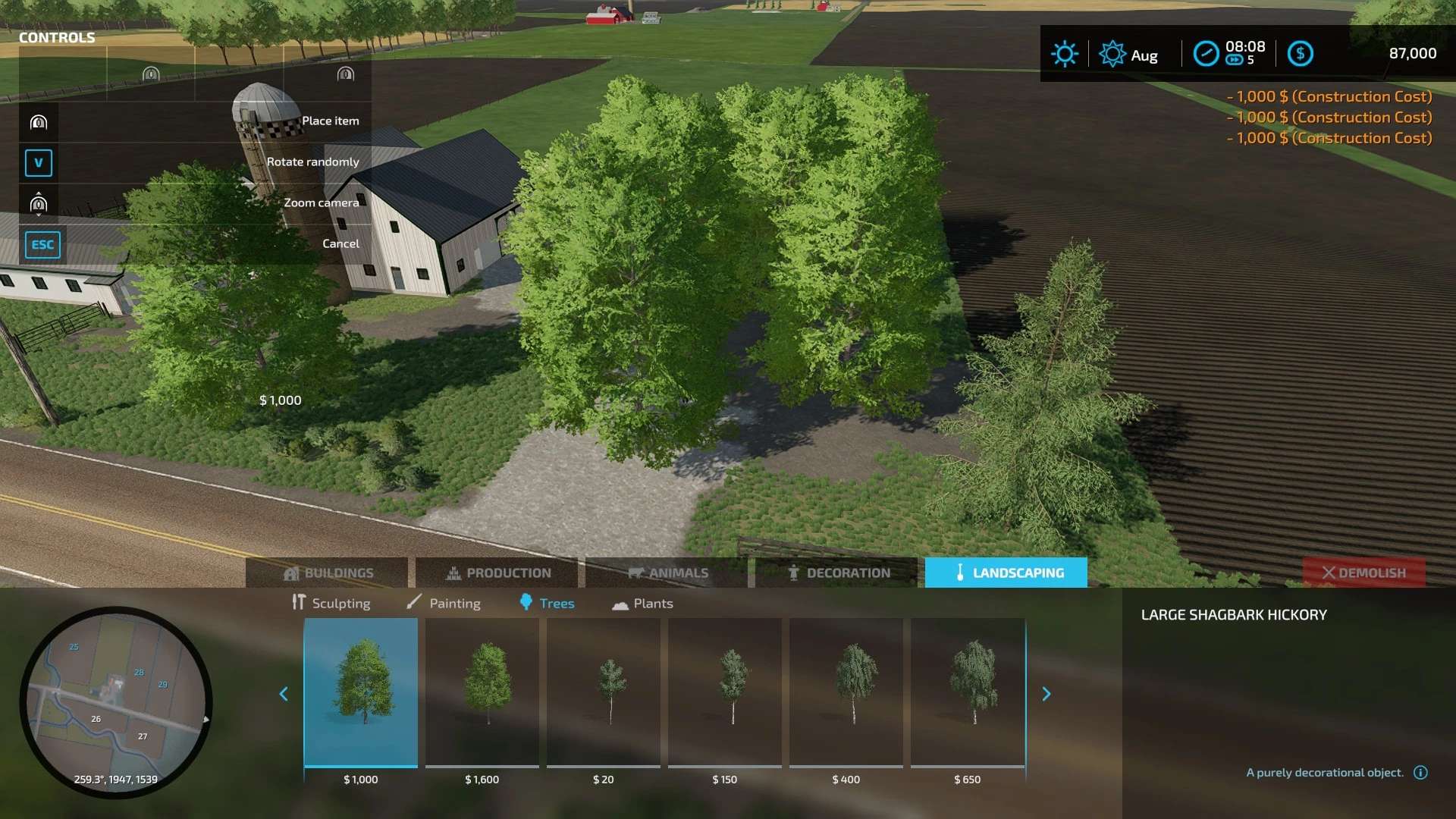Select the $650 tree item
This screenshot has width=1456, height=819.
coord(968,692)
